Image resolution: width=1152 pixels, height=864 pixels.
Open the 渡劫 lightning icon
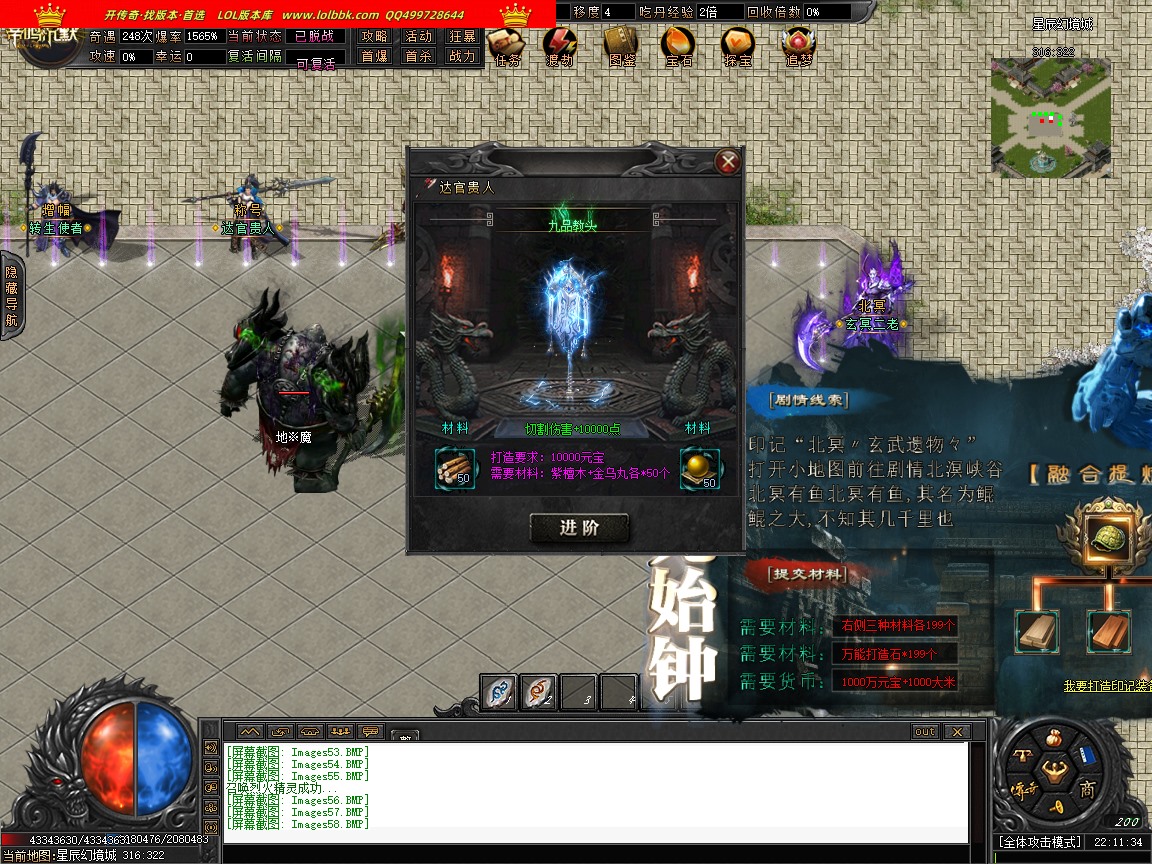(560, 44)
